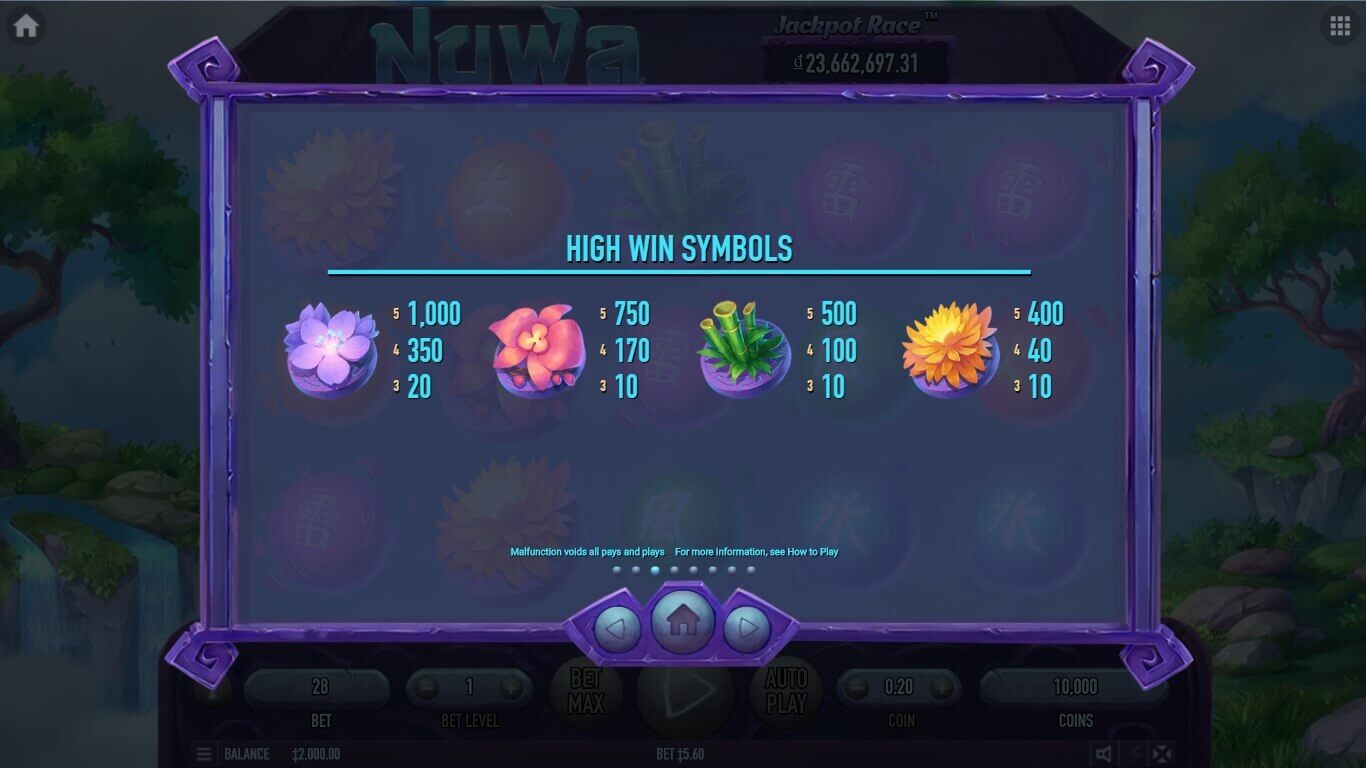Open the grid menu icon
1366x768 pixels.
click(1340, 26)
